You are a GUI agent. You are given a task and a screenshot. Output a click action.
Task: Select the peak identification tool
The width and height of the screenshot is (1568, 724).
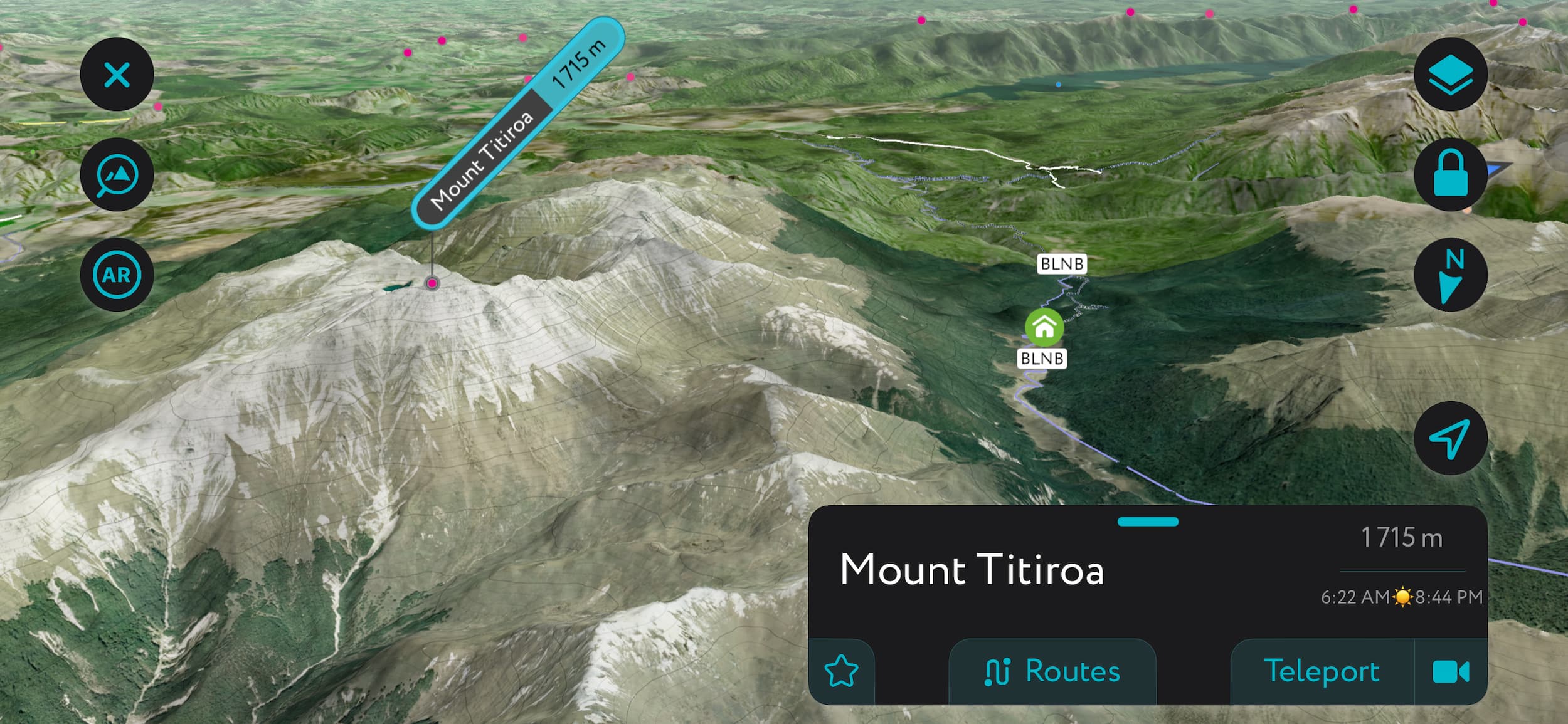[117, 174]
